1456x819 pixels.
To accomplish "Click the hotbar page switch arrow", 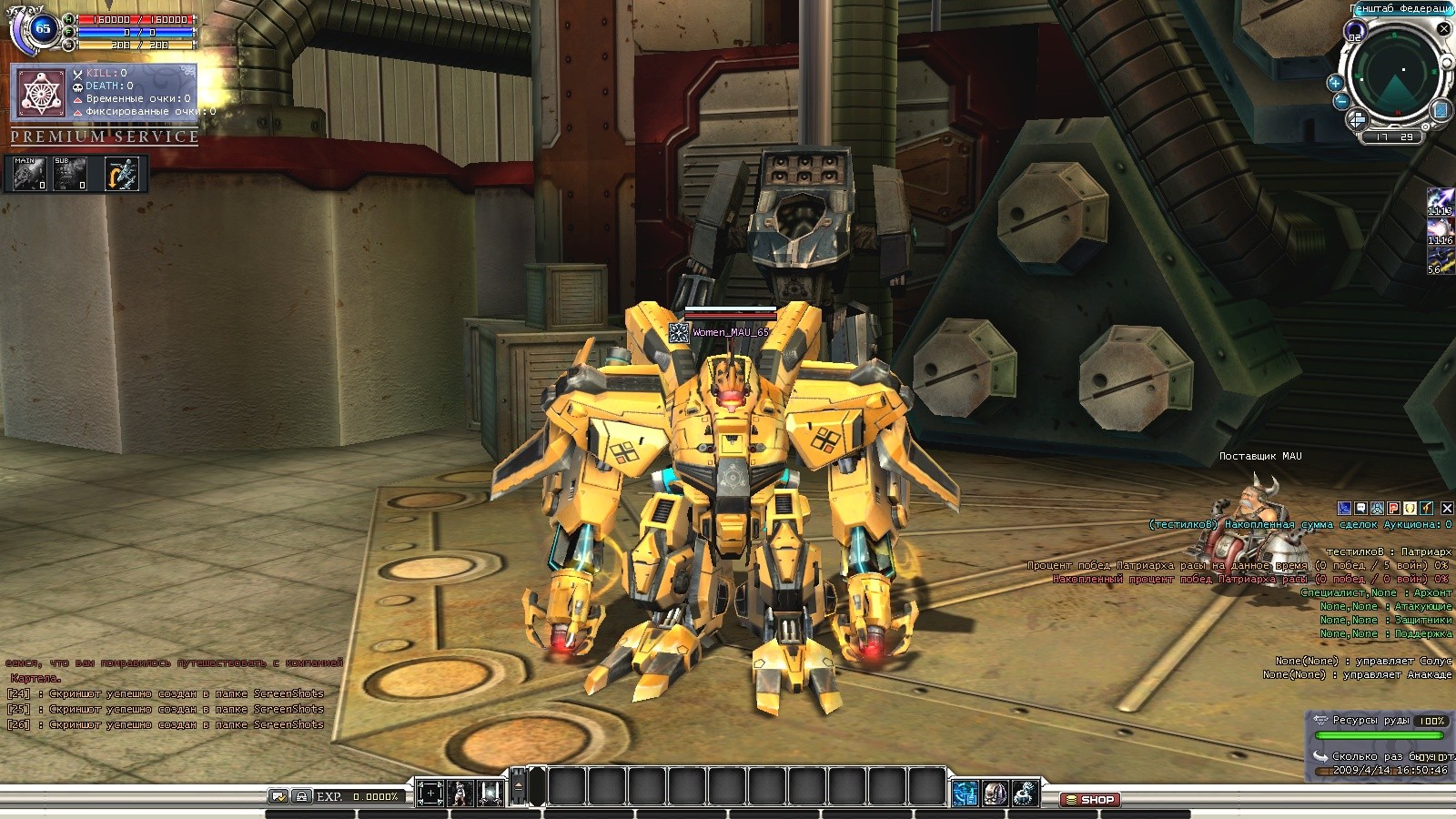I will click(x=519, y=786).
